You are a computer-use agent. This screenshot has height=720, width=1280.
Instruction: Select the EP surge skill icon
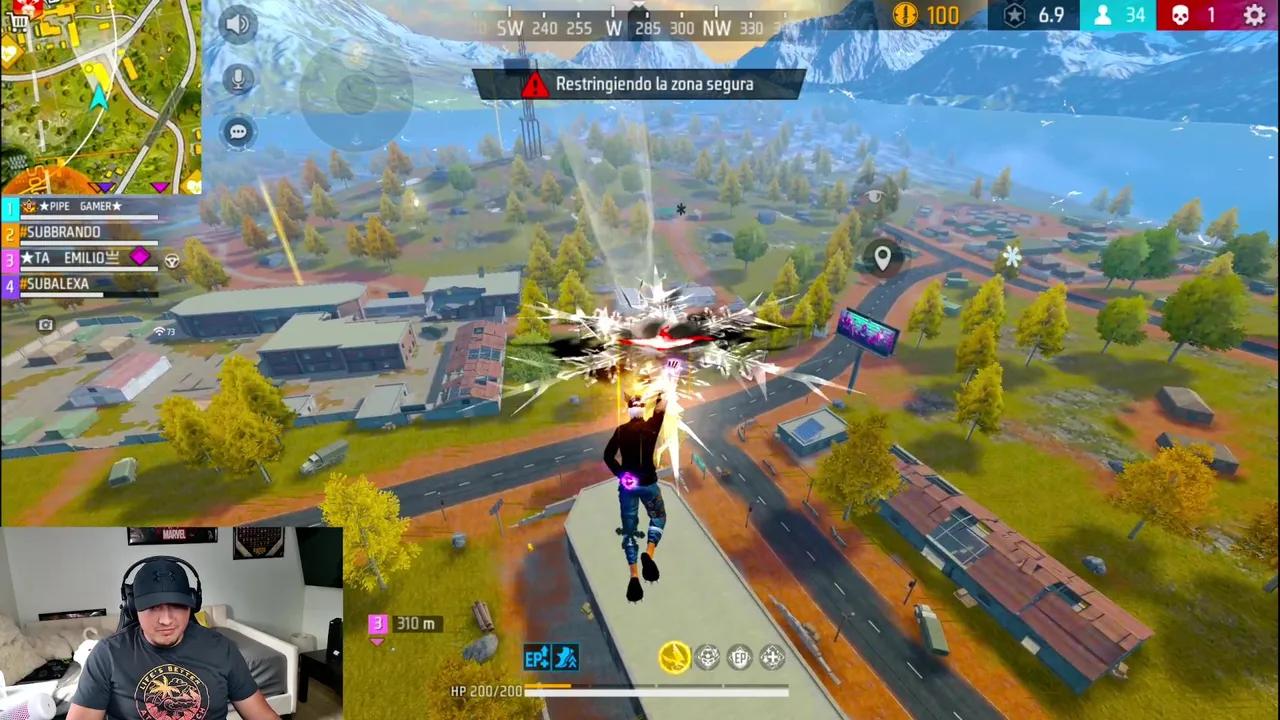tap(535, 657)
